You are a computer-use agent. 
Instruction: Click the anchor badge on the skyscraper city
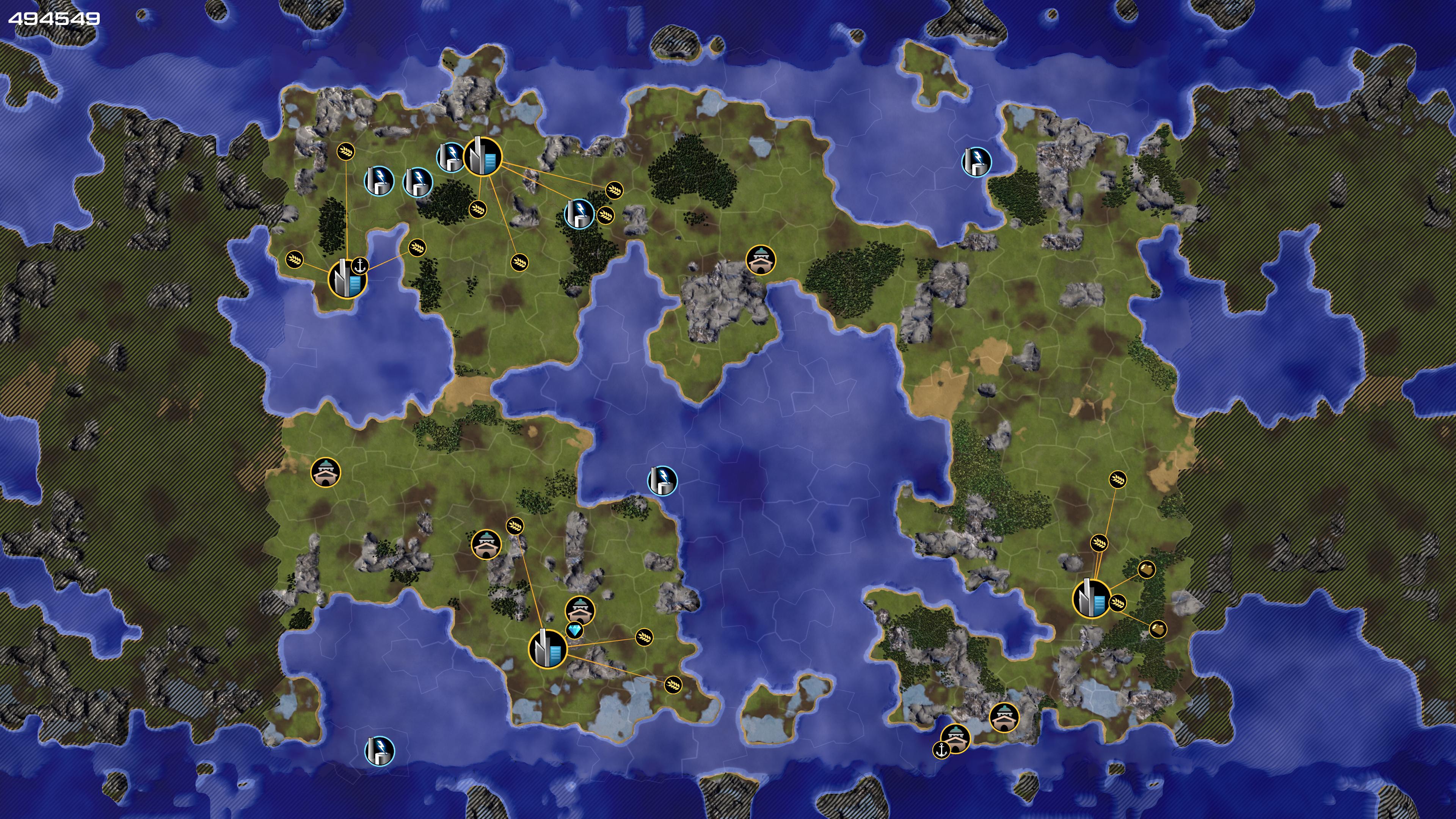tap(360, 265)
